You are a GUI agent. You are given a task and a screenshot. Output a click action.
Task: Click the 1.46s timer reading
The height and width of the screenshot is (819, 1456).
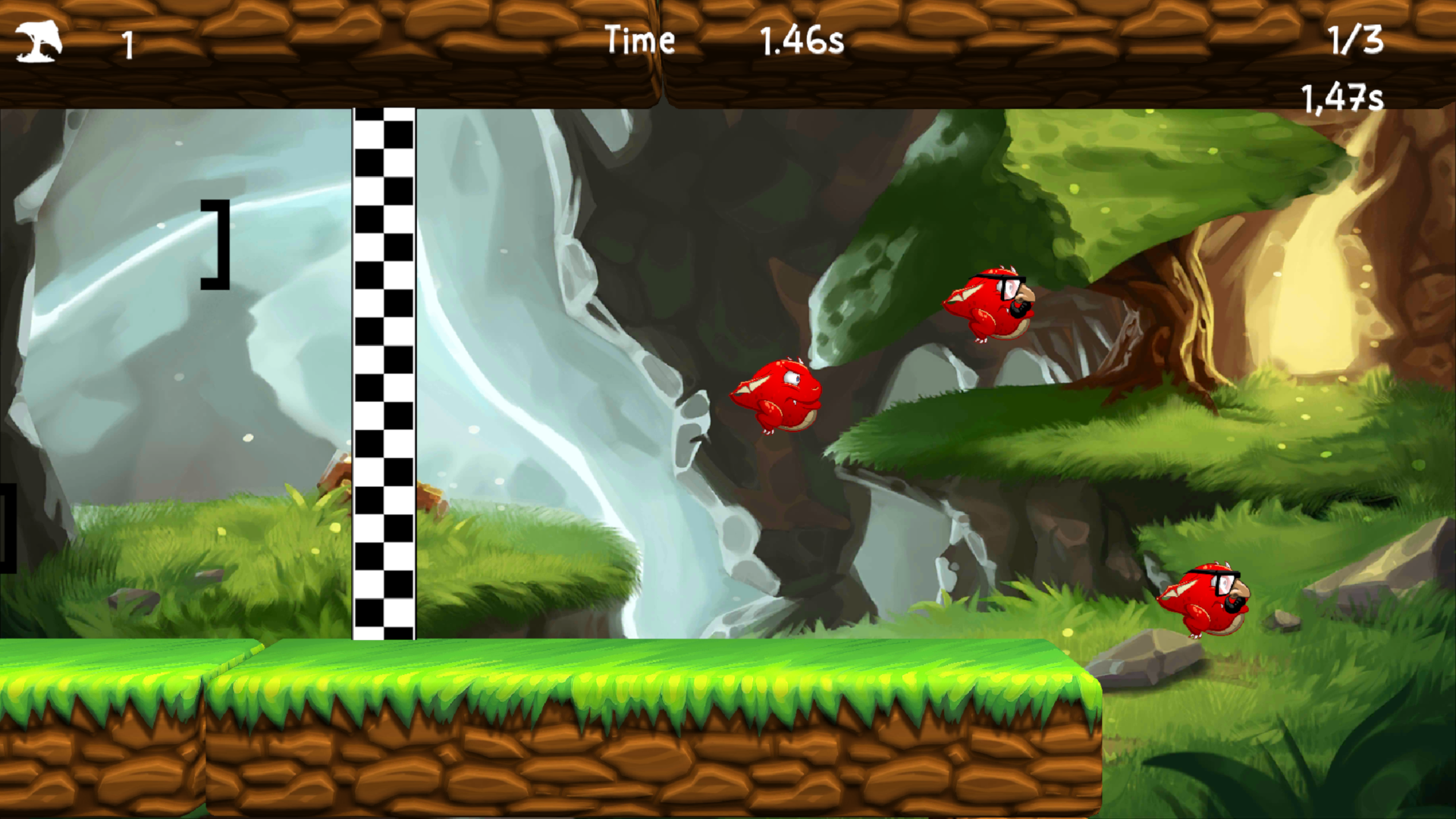[x=802, y=39]
